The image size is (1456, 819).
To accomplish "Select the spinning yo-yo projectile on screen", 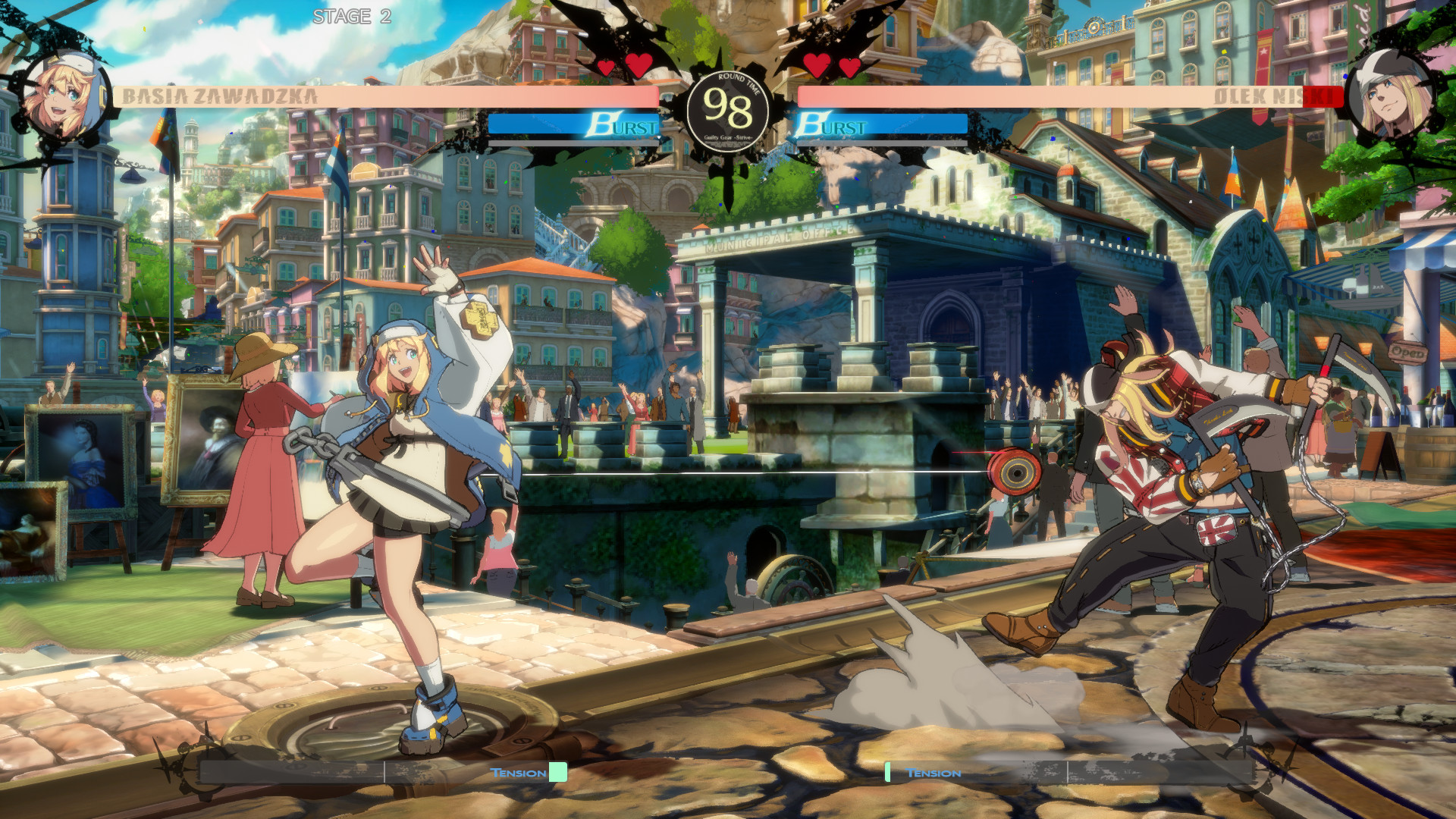I will [x=1016, y=470].
